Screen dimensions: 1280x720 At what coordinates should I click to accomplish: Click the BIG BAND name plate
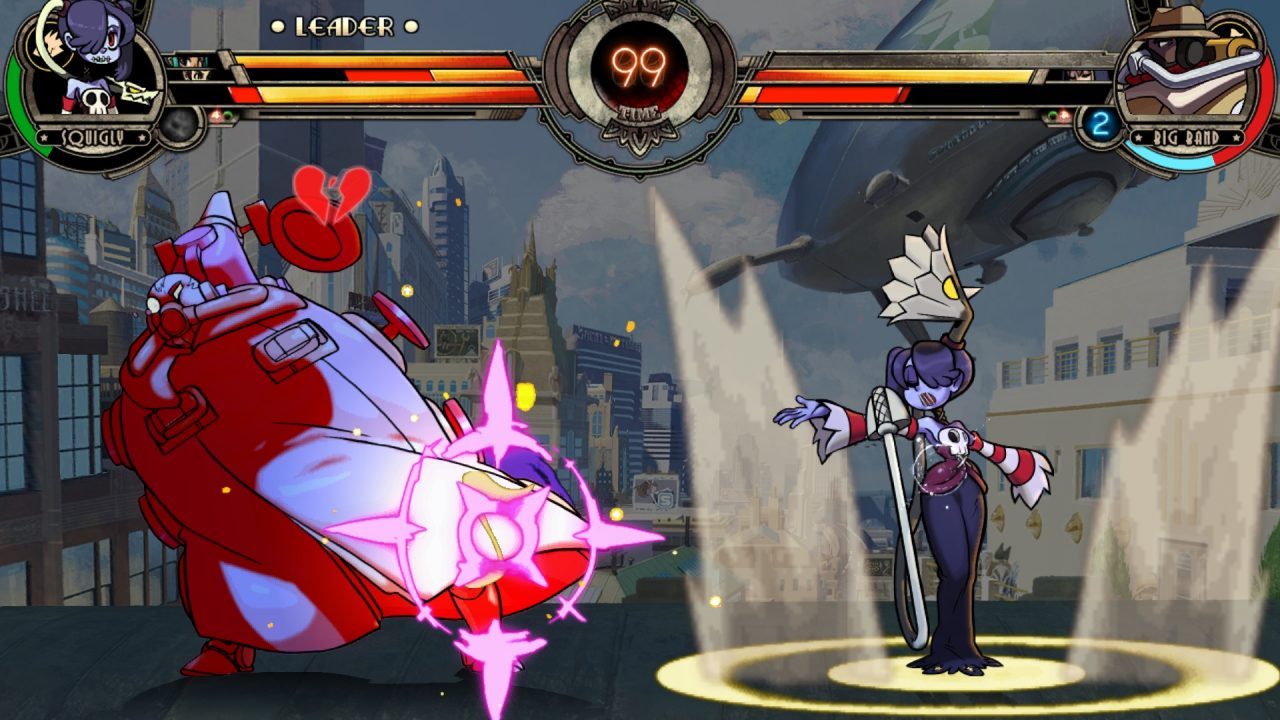(x=1187, y=137)
